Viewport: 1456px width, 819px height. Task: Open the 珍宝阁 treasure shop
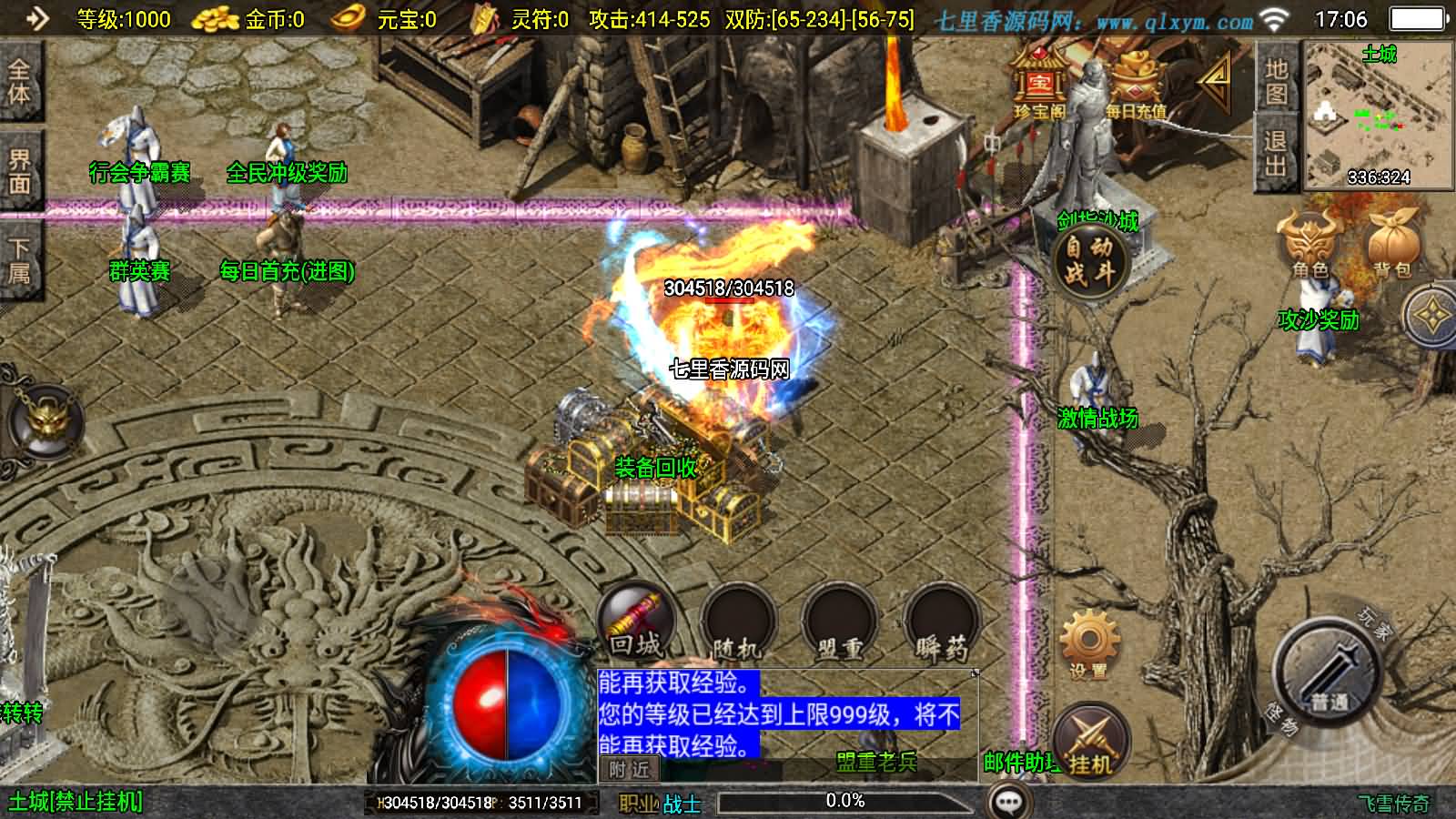pyautogui.click(x=1039, y=84)
